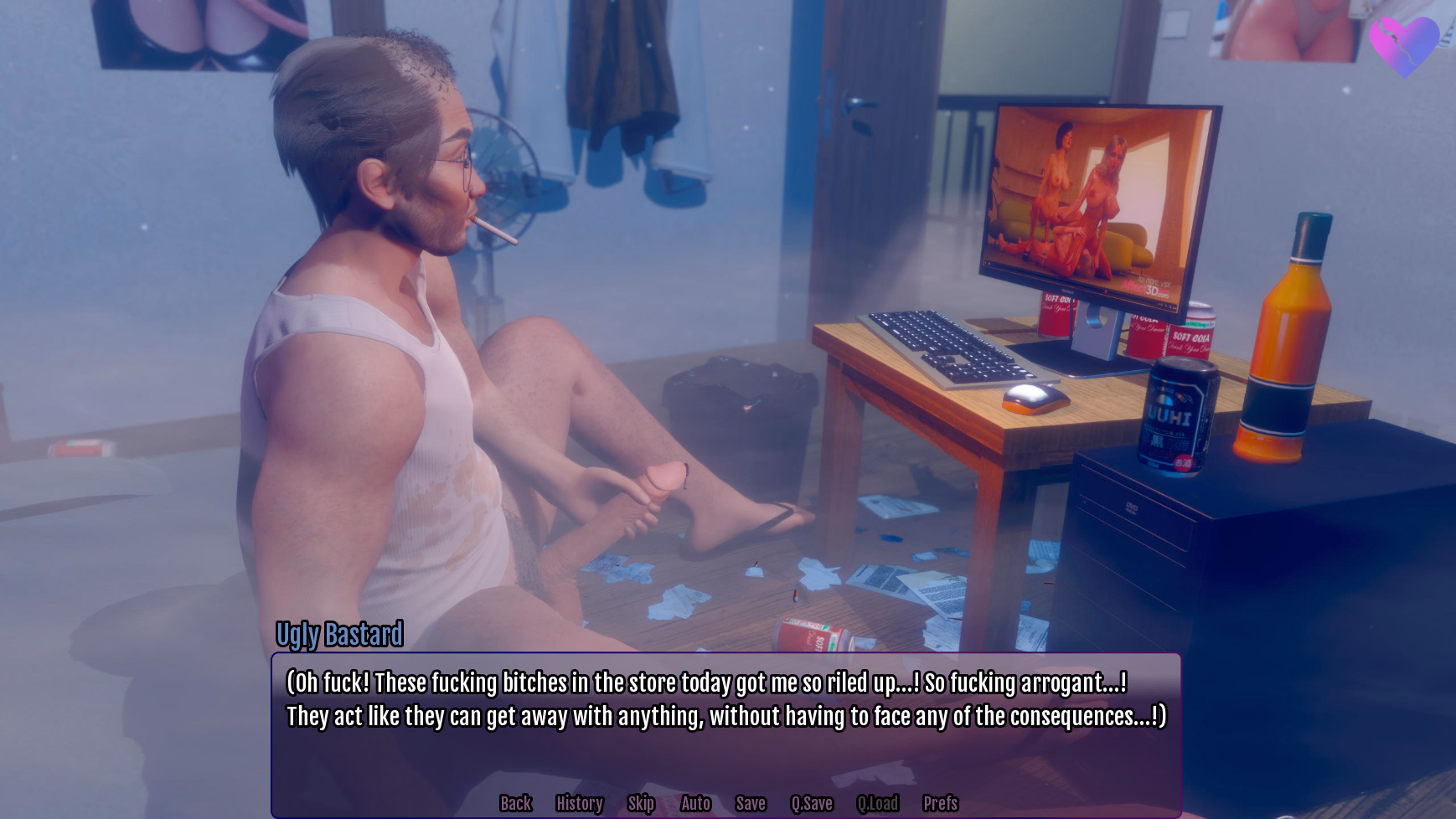Image resolution: width=1456 pixels, height=819 pixels.
Task: Select the Ugly Bastard name label
Action: coord(338,636)
